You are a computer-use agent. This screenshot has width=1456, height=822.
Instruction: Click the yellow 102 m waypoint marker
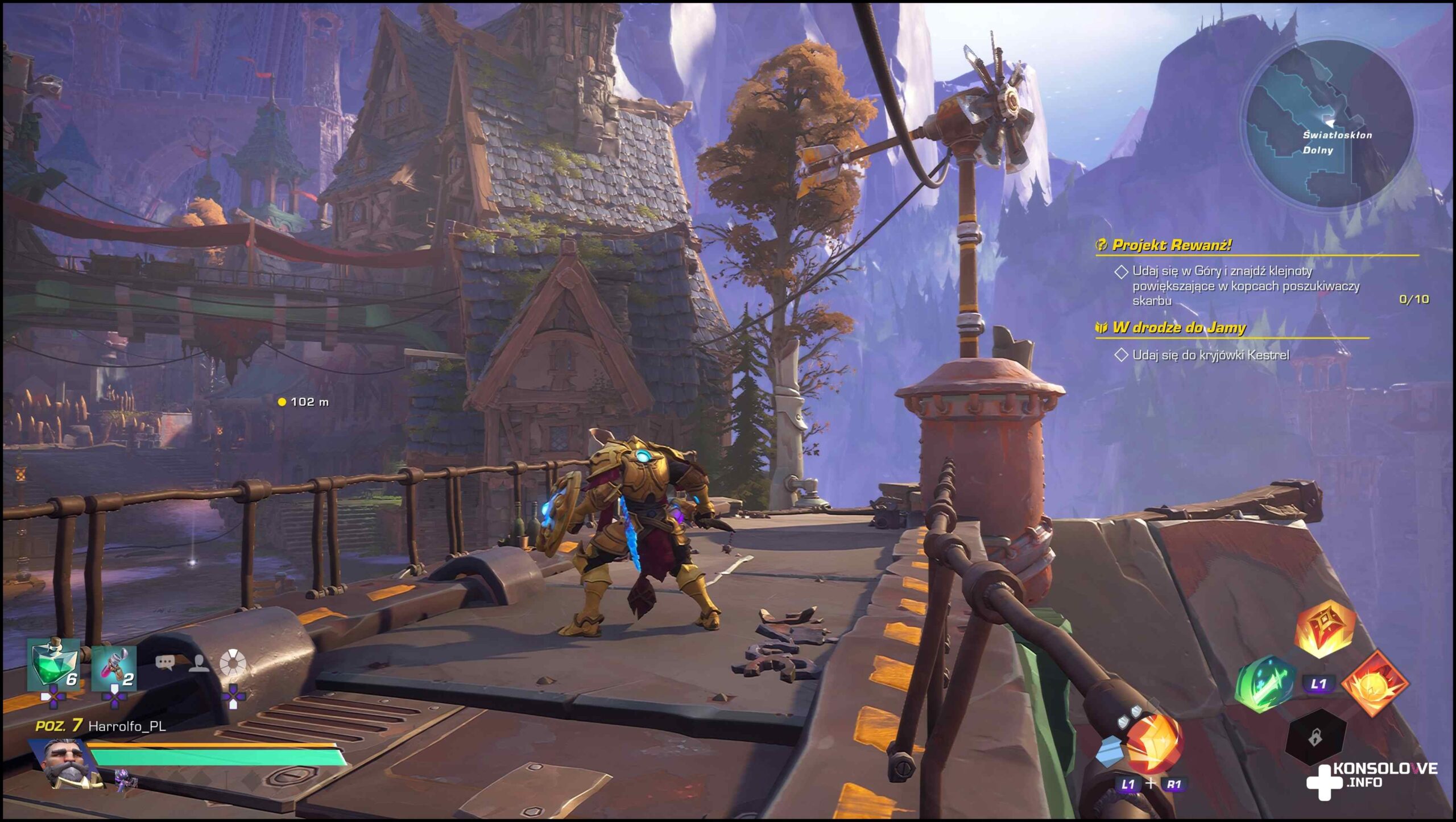tap(282, 402)
